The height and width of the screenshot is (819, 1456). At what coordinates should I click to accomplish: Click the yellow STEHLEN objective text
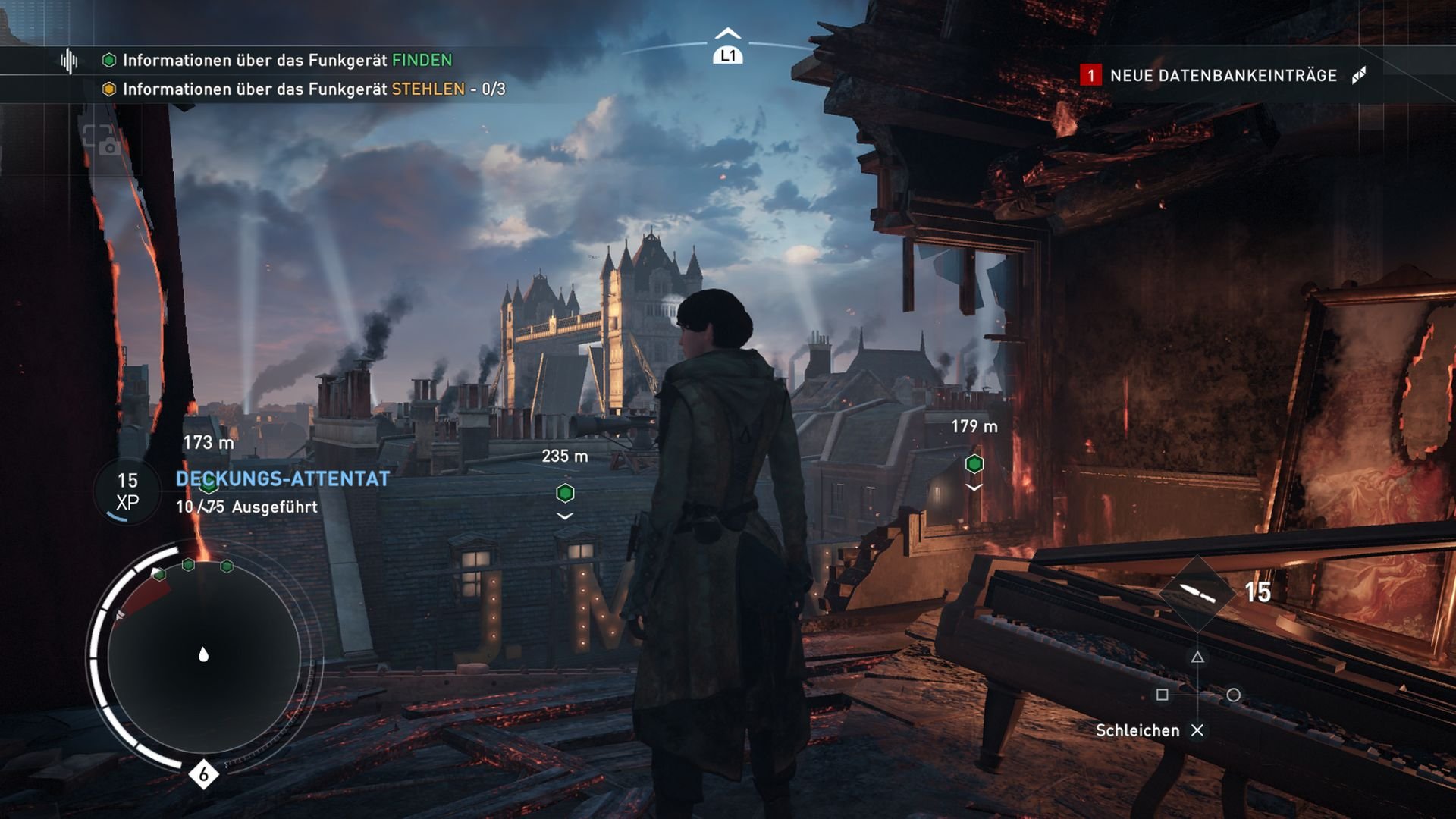click(x=427, y=89)
